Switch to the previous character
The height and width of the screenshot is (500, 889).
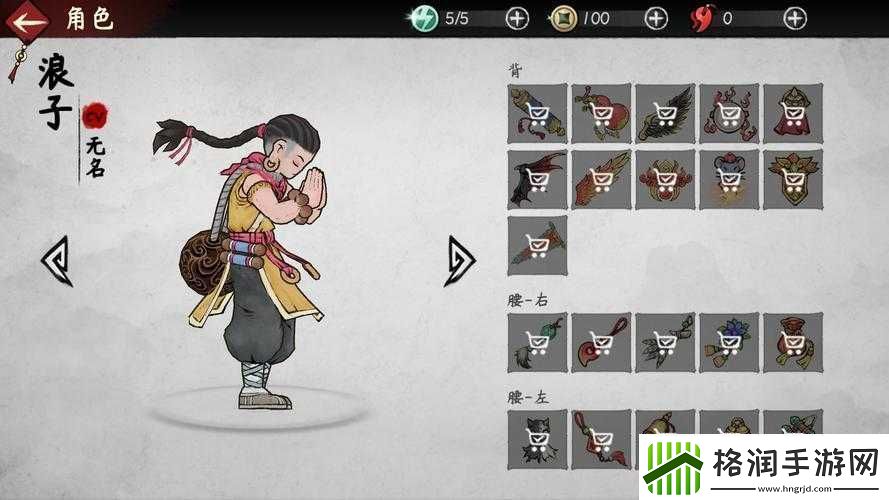point(56,260)
